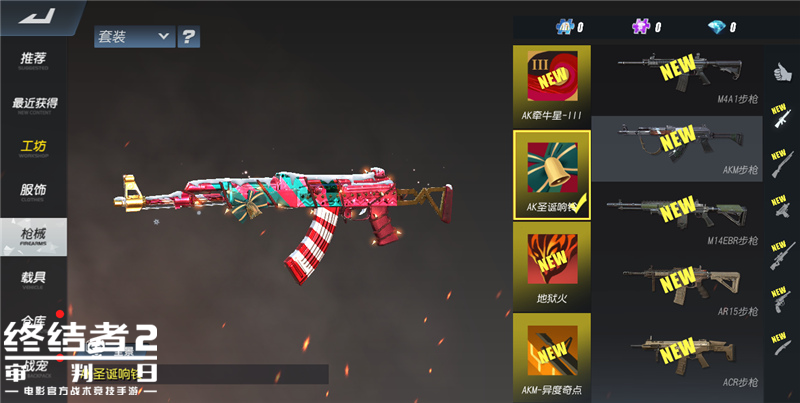Choose the AK圣诞响铃 bell skin
Viewport: 800px width, 403px height.
click(552, 174)
